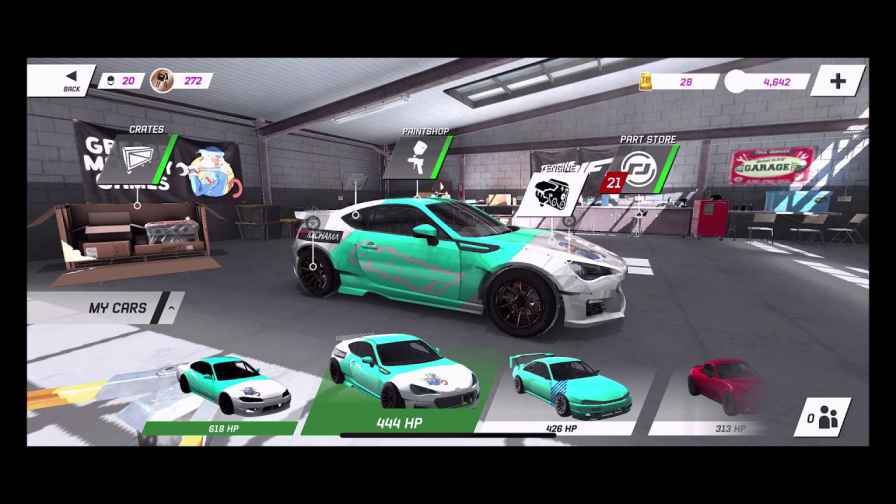Select the 618 HP car thumbnail
The width and height of the screenshot is (896, 504).
(230, 388)
